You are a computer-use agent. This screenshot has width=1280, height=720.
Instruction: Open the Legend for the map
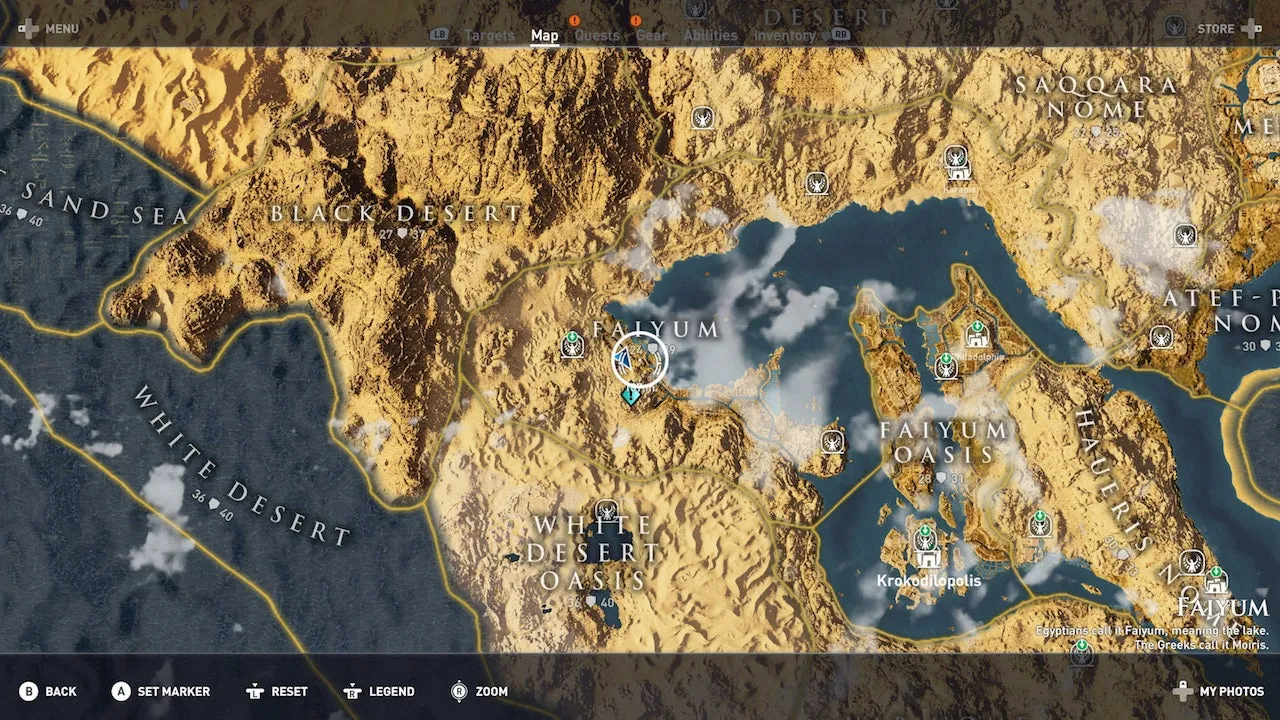380,691
